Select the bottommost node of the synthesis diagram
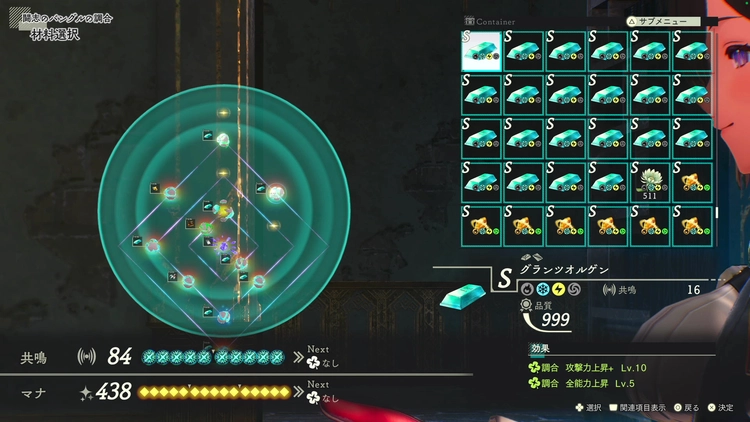Image resolution: width=750 pixels, height=422 pixels. click(223, 316)
